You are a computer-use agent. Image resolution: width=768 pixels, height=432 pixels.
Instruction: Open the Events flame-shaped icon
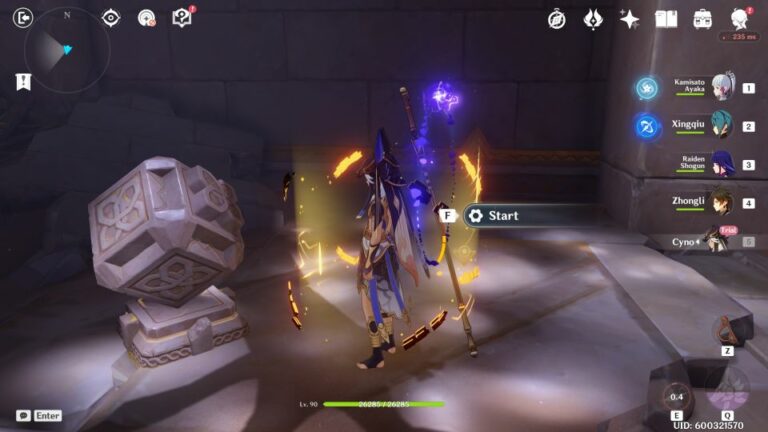[593, 19]
